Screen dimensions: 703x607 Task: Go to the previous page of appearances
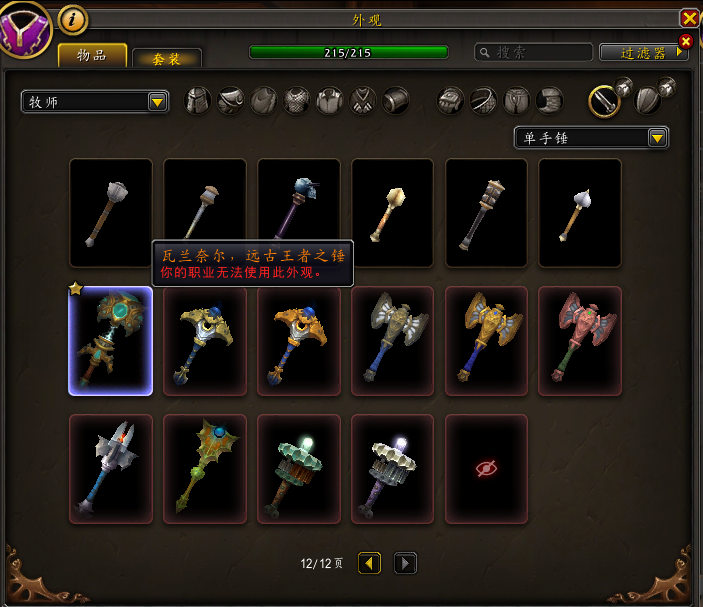point(369,563)
